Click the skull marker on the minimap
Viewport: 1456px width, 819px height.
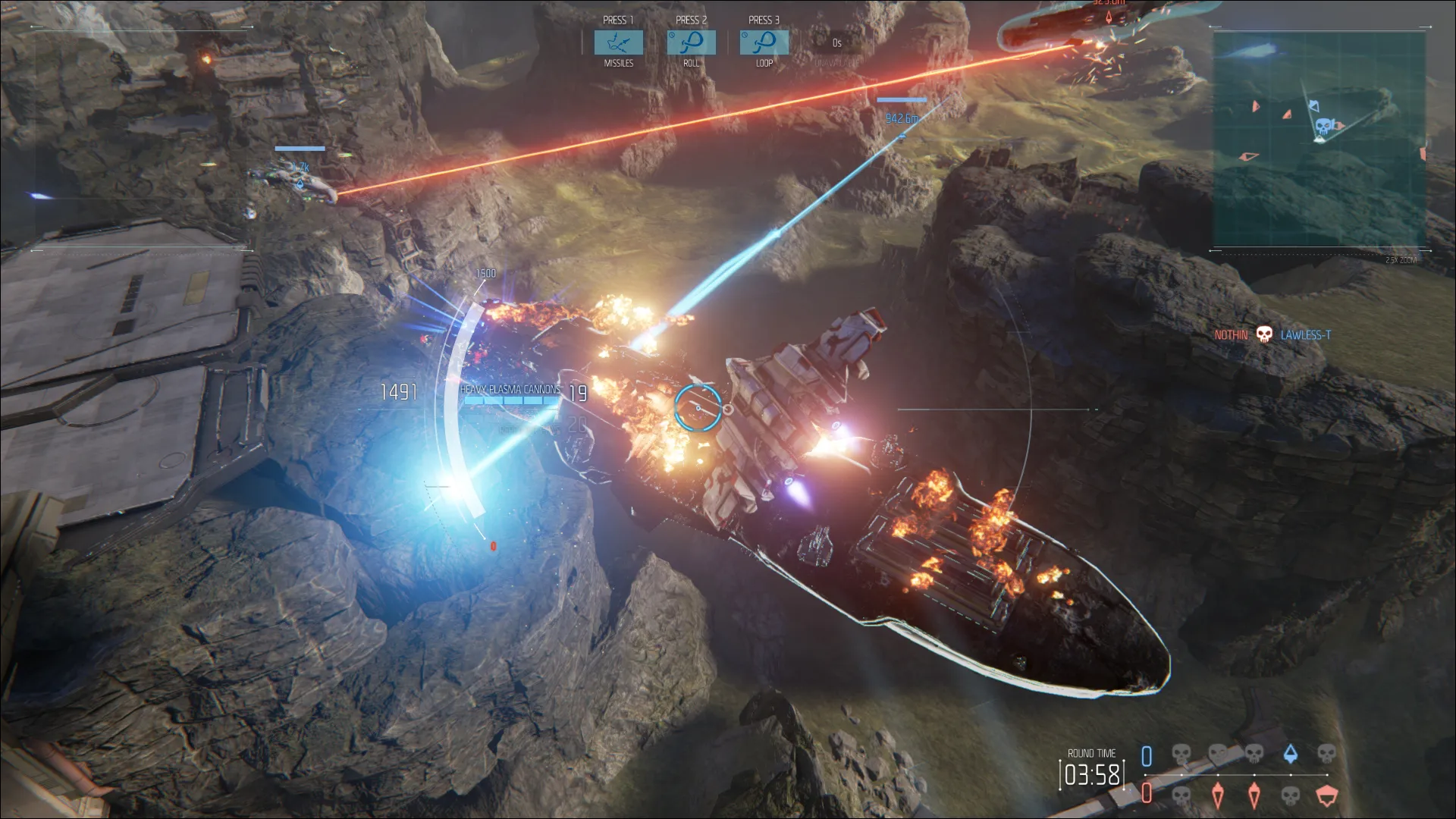point(1323,126)
